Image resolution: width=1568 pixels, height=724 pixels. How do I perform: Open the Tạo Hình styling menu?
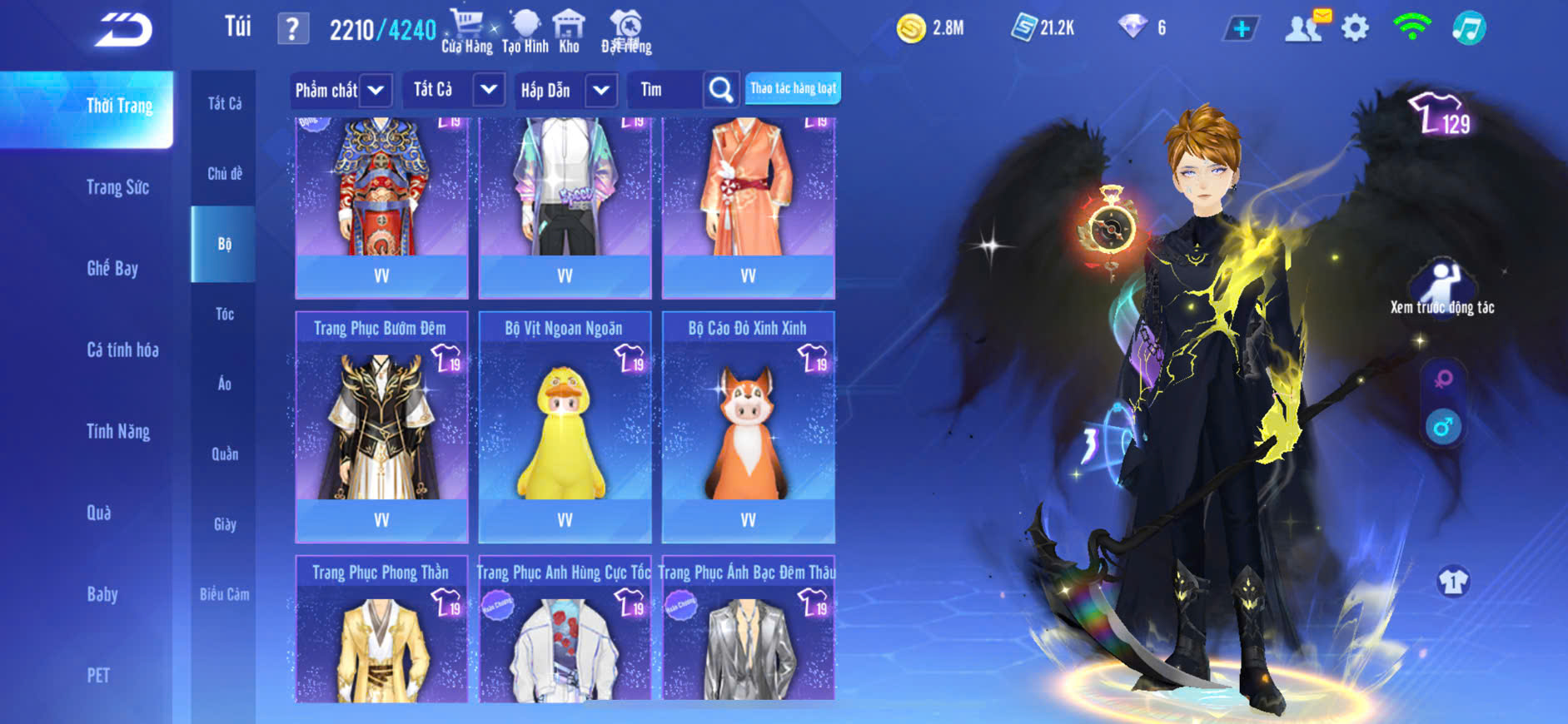click(525, 32)
